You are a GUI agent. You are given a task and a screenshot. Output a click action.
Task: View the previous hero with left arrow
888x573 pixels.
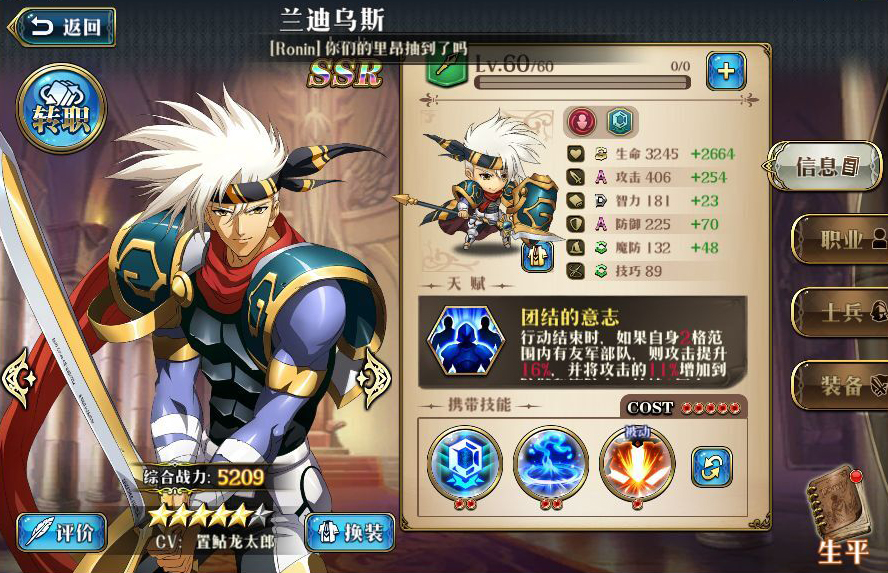[x=20, y=377]
